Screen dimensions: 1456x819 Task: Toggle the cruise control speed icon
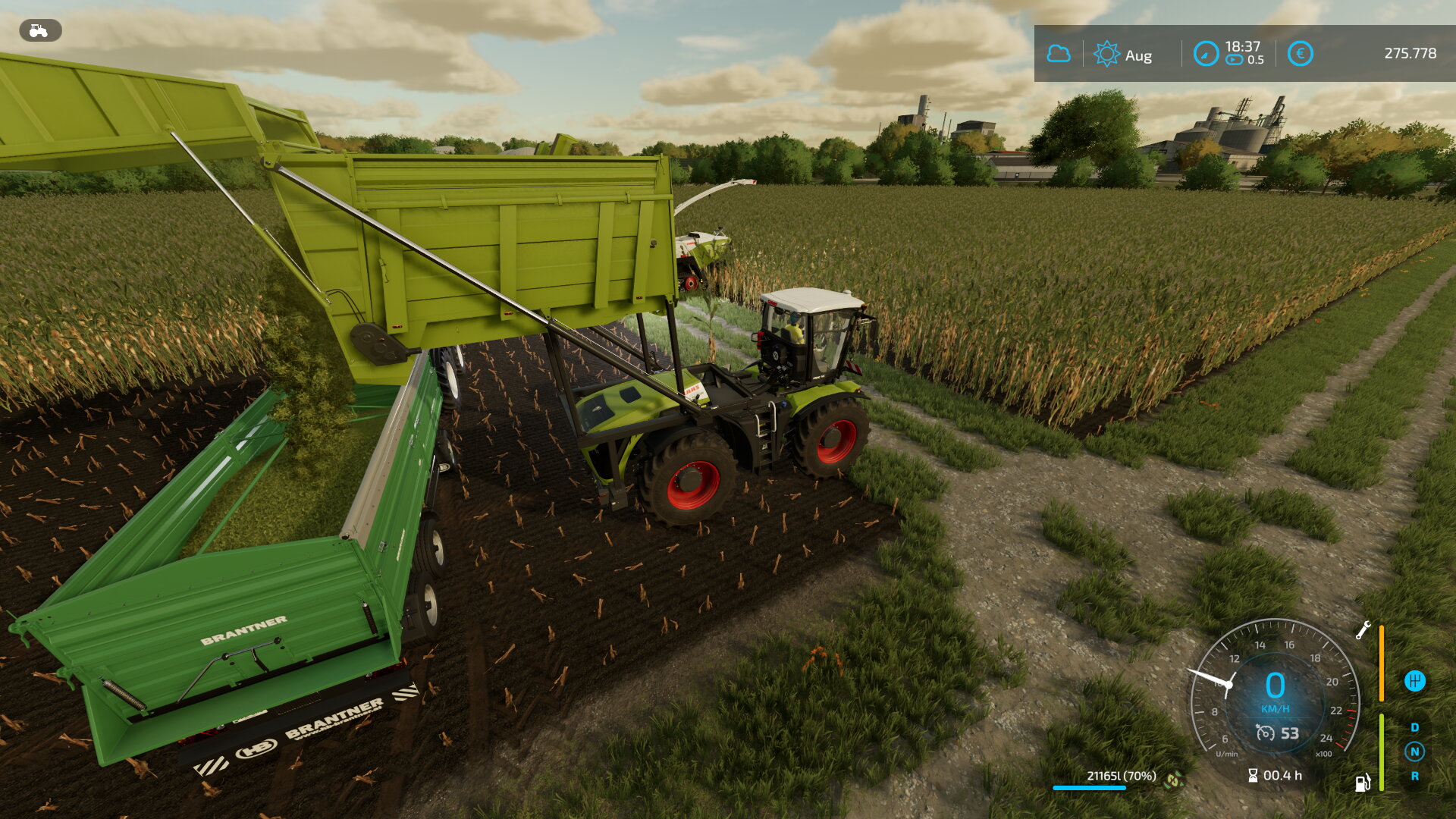1265,733
